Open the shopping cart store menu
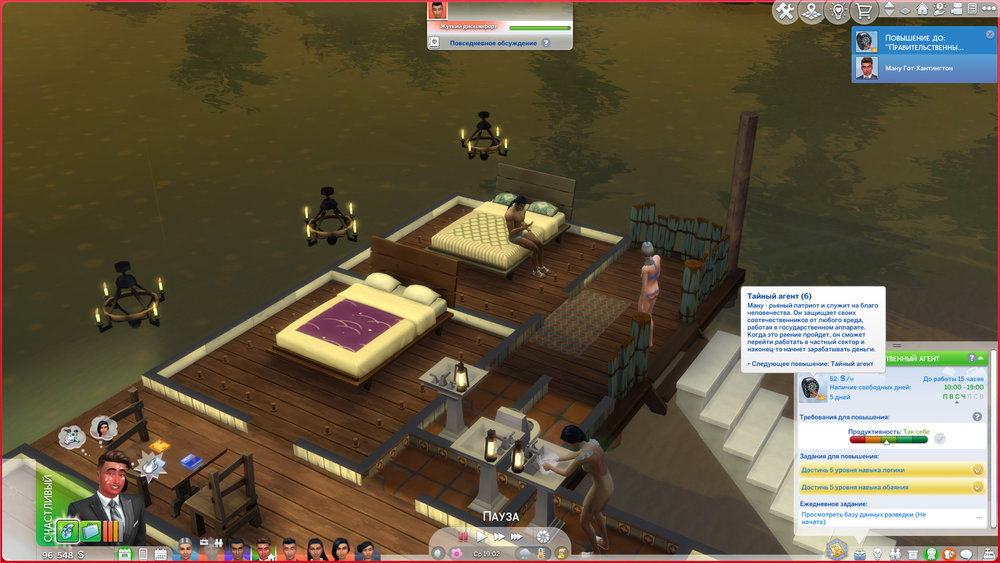This screenshot has width=1000, height=563. point(863,11)
